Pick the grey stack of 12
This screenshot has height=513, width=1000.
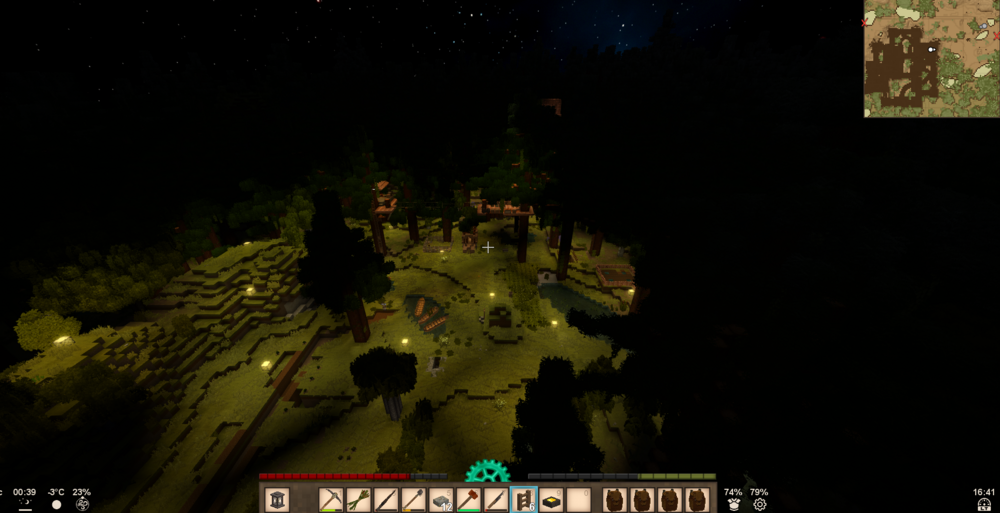tap(441, 499)
